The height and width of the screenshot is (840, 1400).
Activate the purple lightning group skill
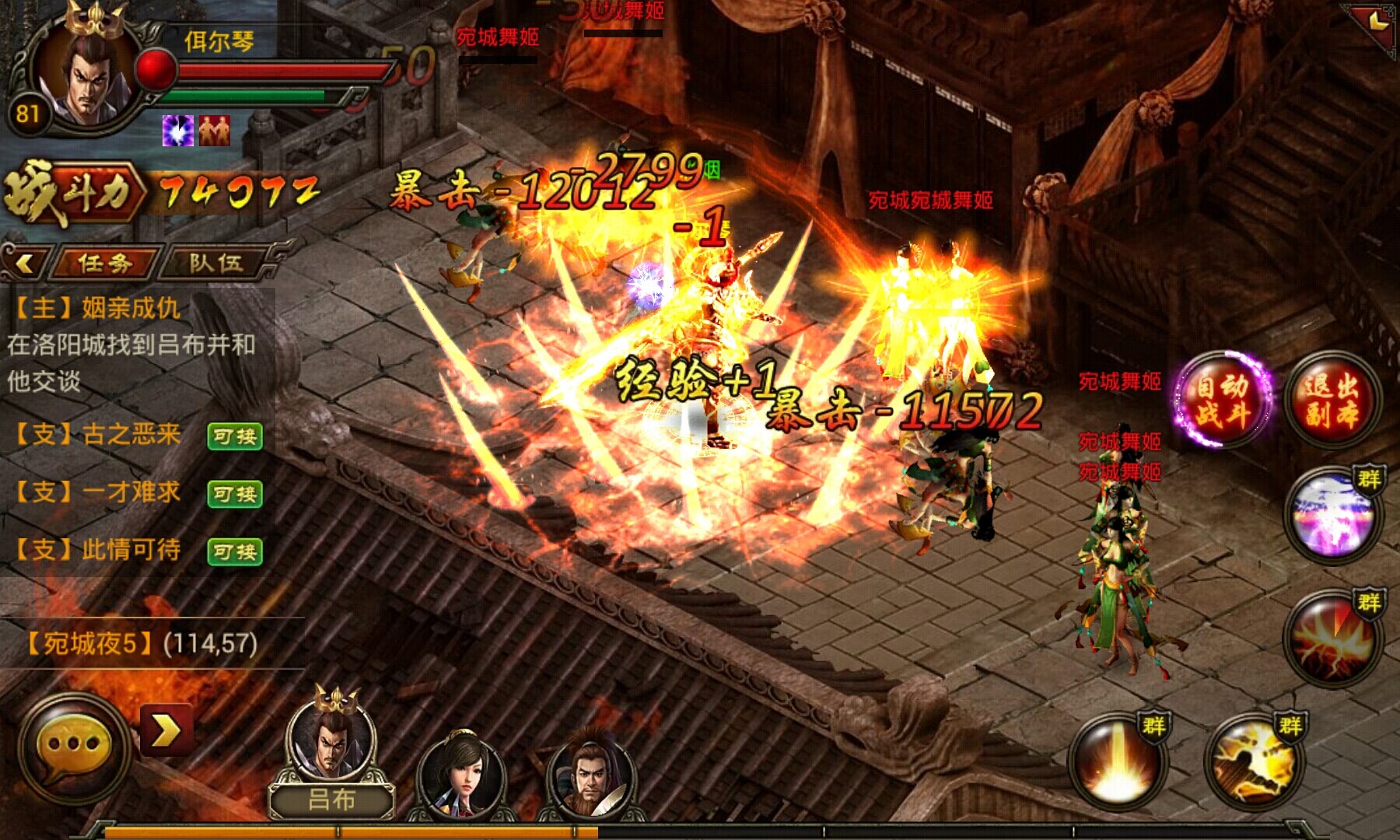pos(1332,514)
